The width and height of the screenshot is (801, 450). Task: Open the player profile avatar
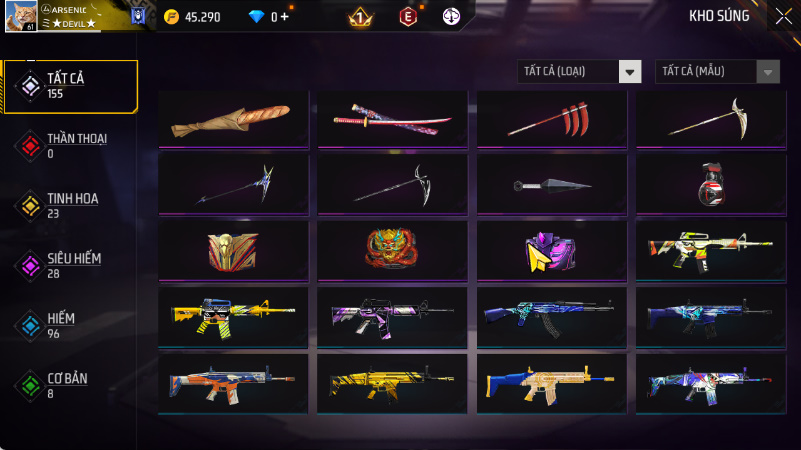tap(22, 15)
